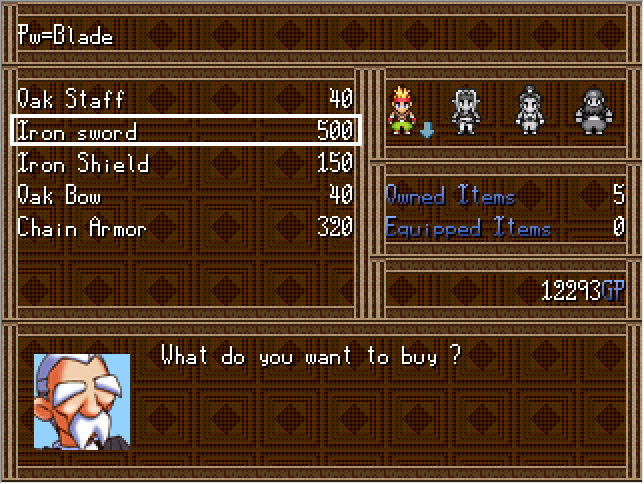Buy the Iron sword for 500
Viewport: 644px width, 484px height.
pyautogui.click(x=185, y=131)
